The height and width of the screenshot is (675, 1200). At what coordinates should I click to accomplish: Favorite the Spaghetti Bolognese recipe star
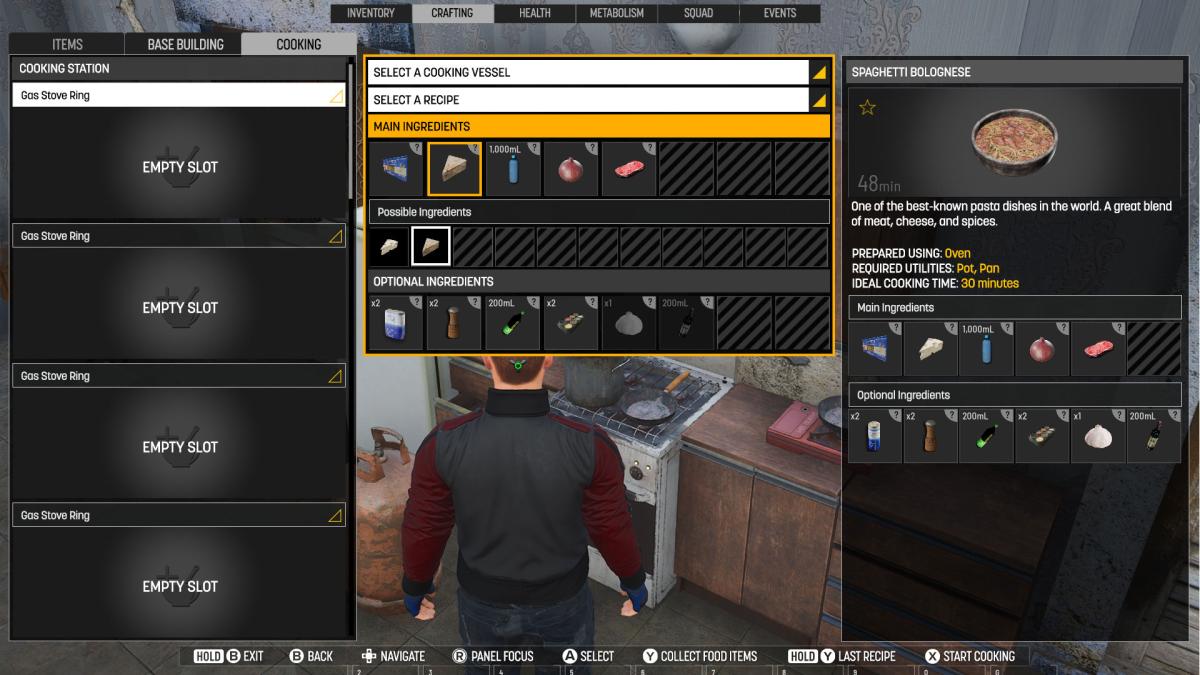click(x=867, y=108)
